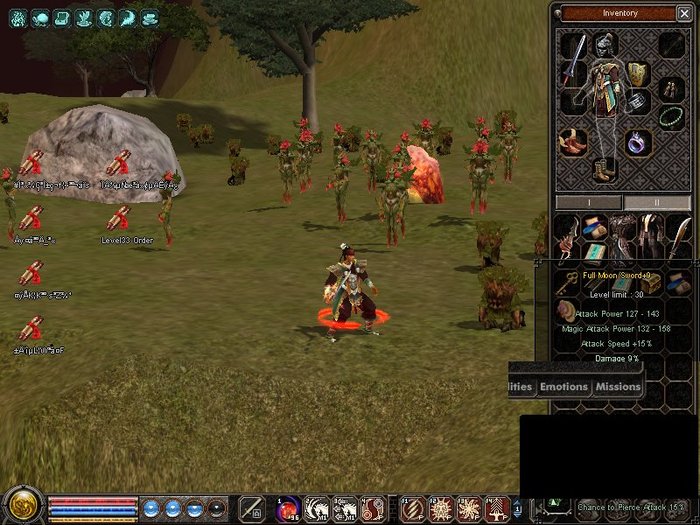
Task: Use the purple flame orb hotbar item
Action: (289, 508)
